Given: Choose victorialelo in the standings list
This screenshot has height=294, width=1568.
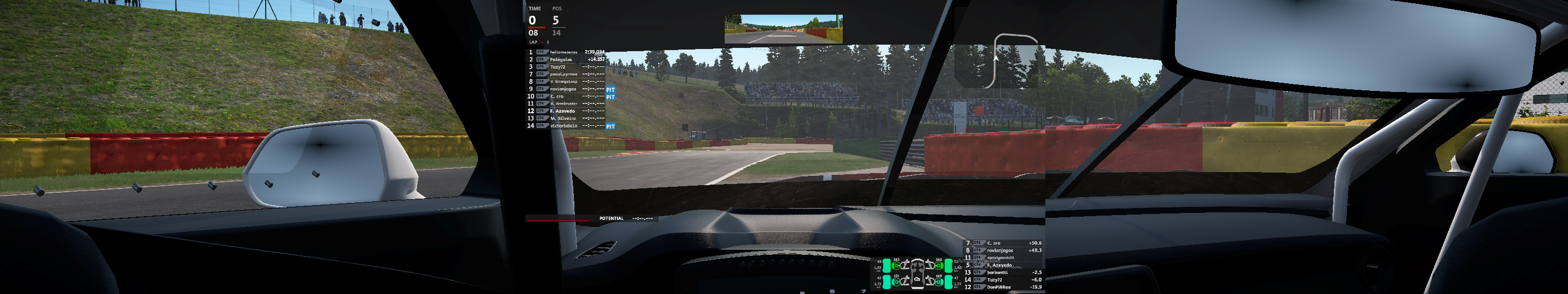Looking at the screenshot, I should (563, 126).
